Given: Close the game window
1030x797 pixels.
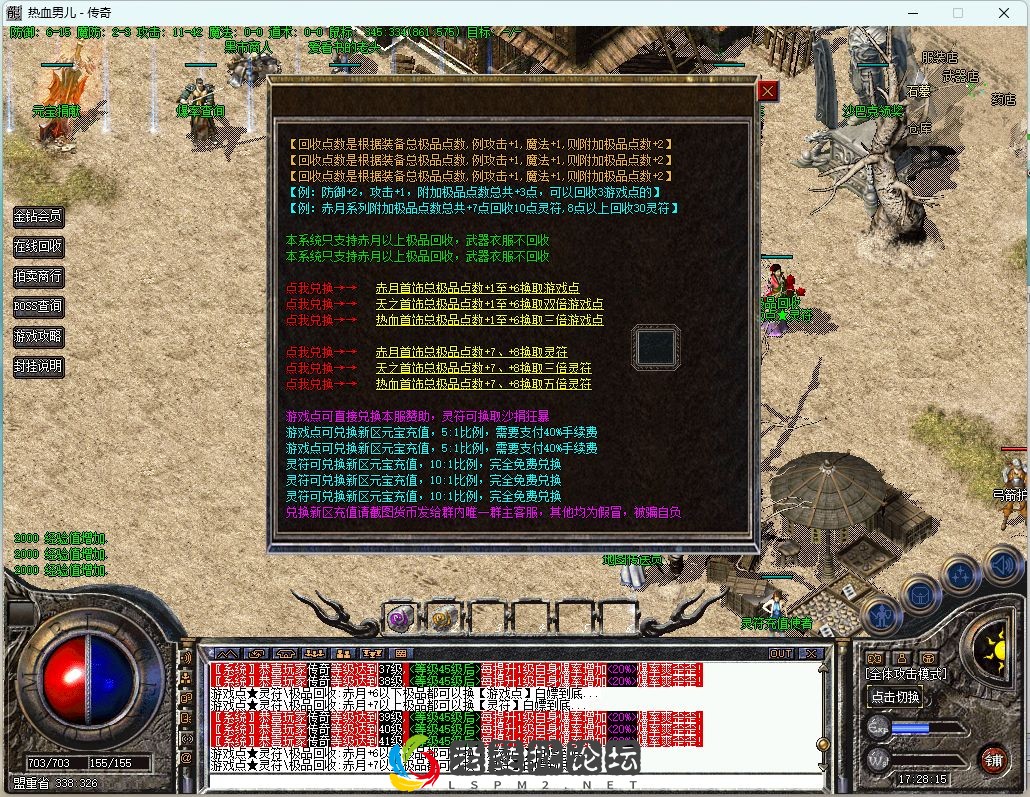Looking at the screenshot, I should pos(1004,13).
